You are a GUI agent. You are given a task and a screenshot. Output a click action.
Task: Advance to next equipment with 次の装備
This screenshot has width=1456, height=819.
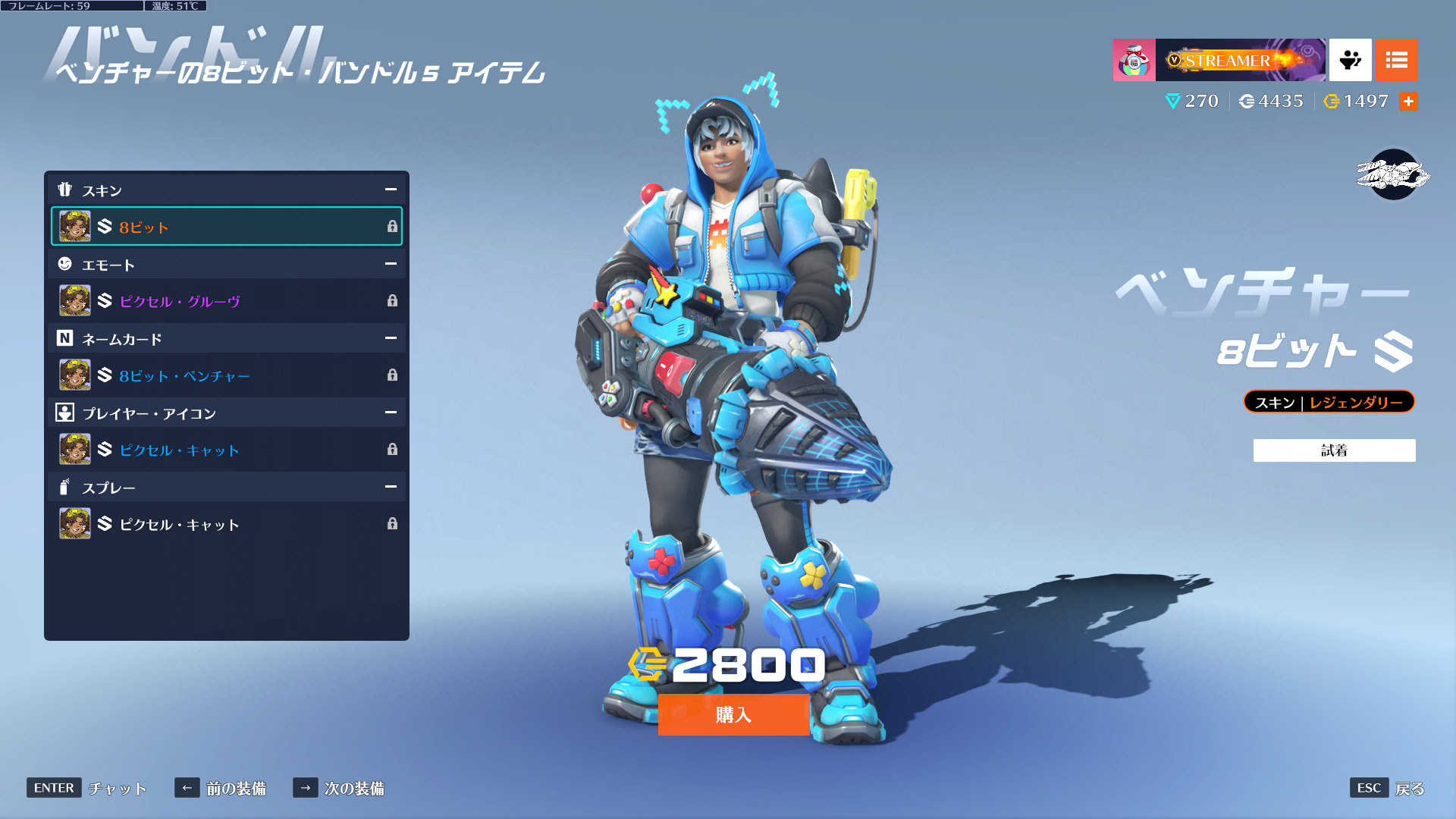tap(339, 788)
